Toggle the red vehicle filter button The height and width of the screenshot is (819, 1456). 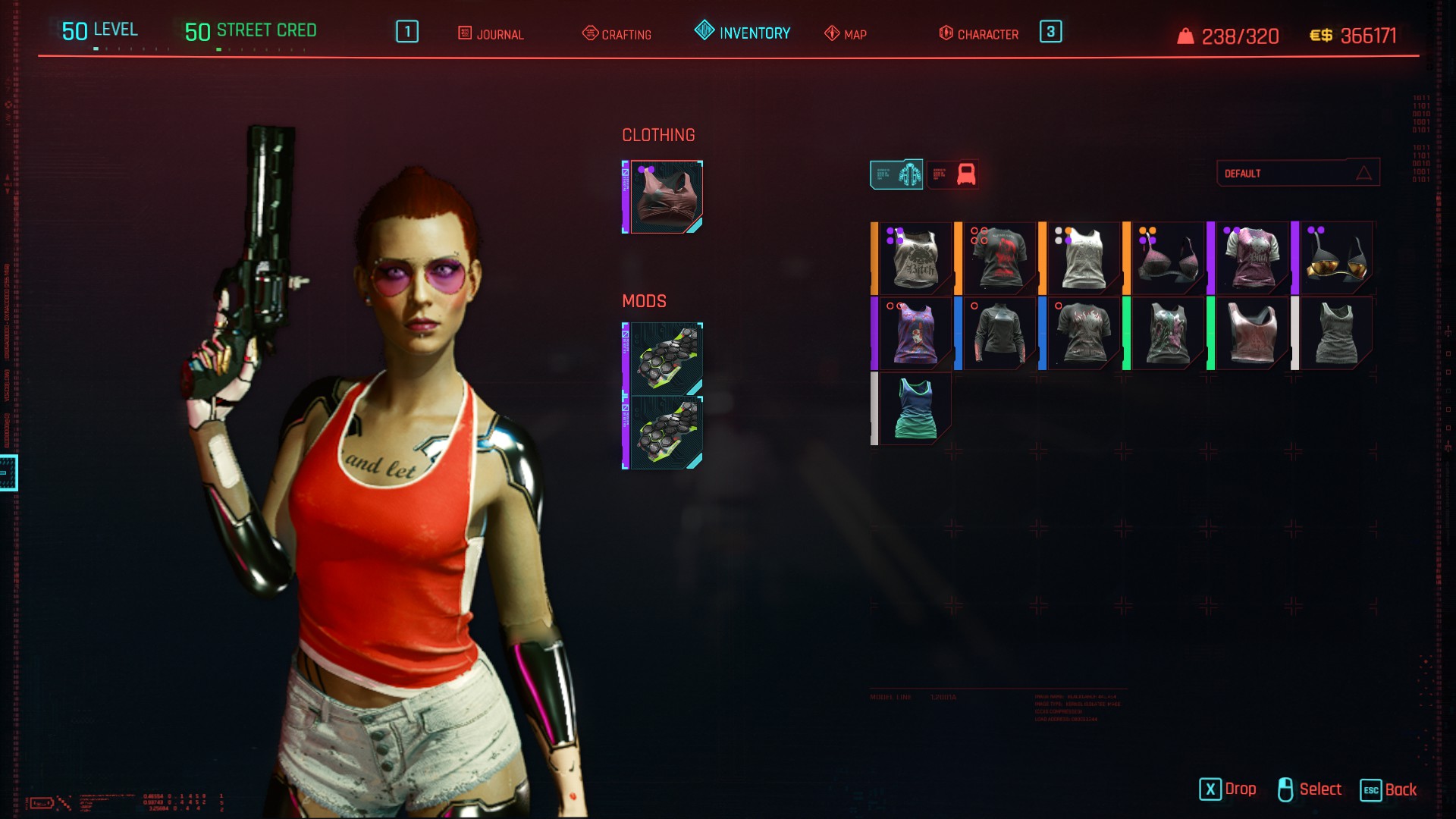[x=953, y=174]
